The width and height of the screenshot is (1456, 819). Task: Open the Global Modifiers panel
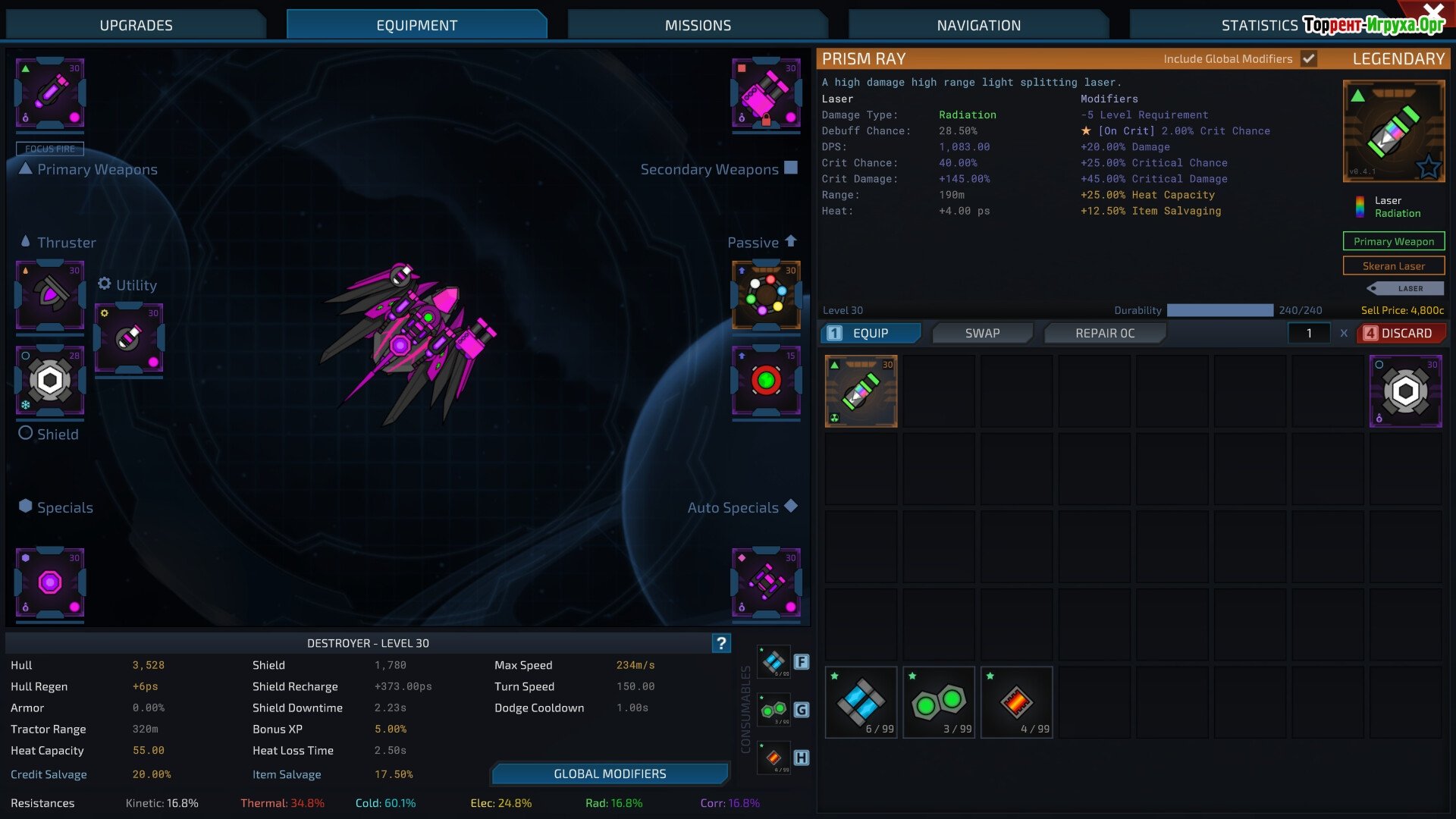tap(610, 773)
